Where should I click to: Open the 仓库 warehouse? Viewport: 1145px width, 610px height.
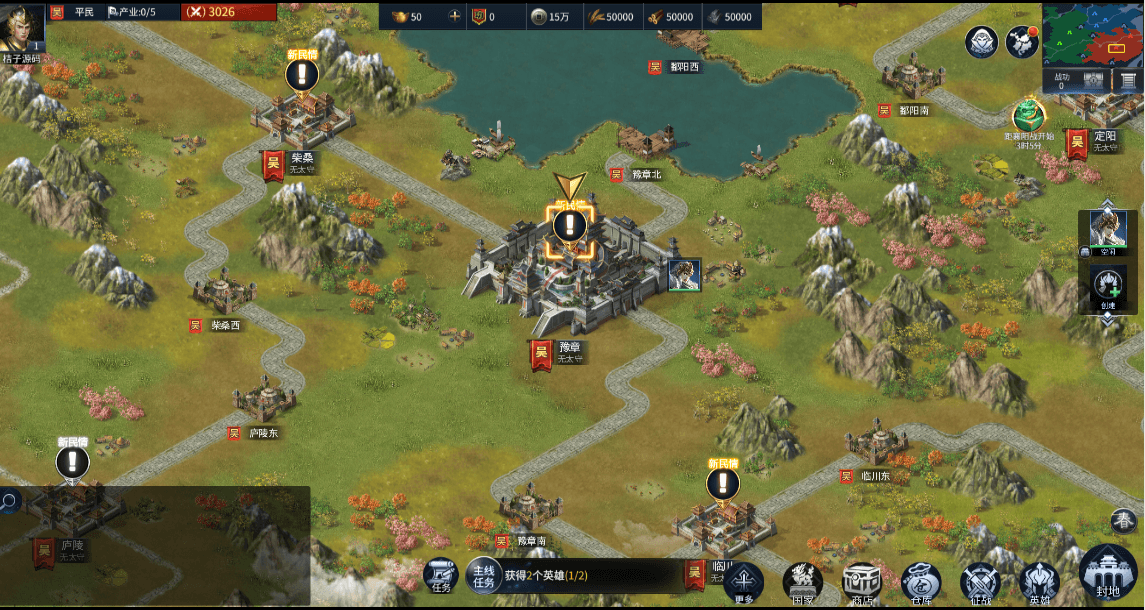pos(921,582)
